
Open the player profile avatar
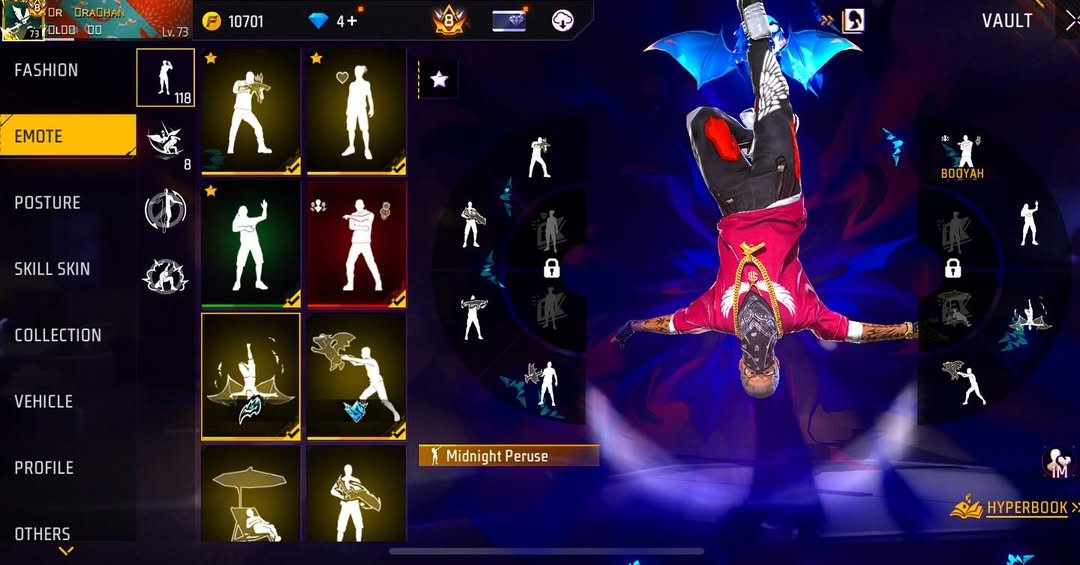point(22,20)
